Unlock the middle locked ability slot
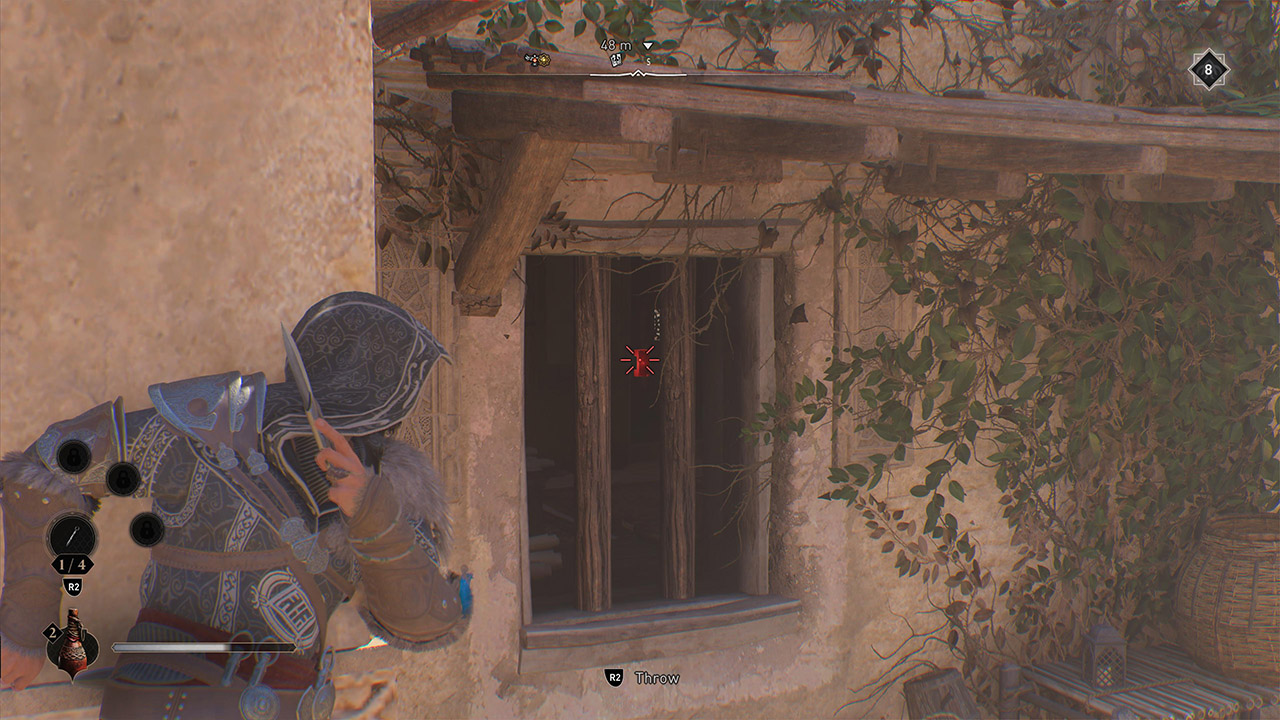Viewport: 1280px width, 720px height. pos(122,479)
